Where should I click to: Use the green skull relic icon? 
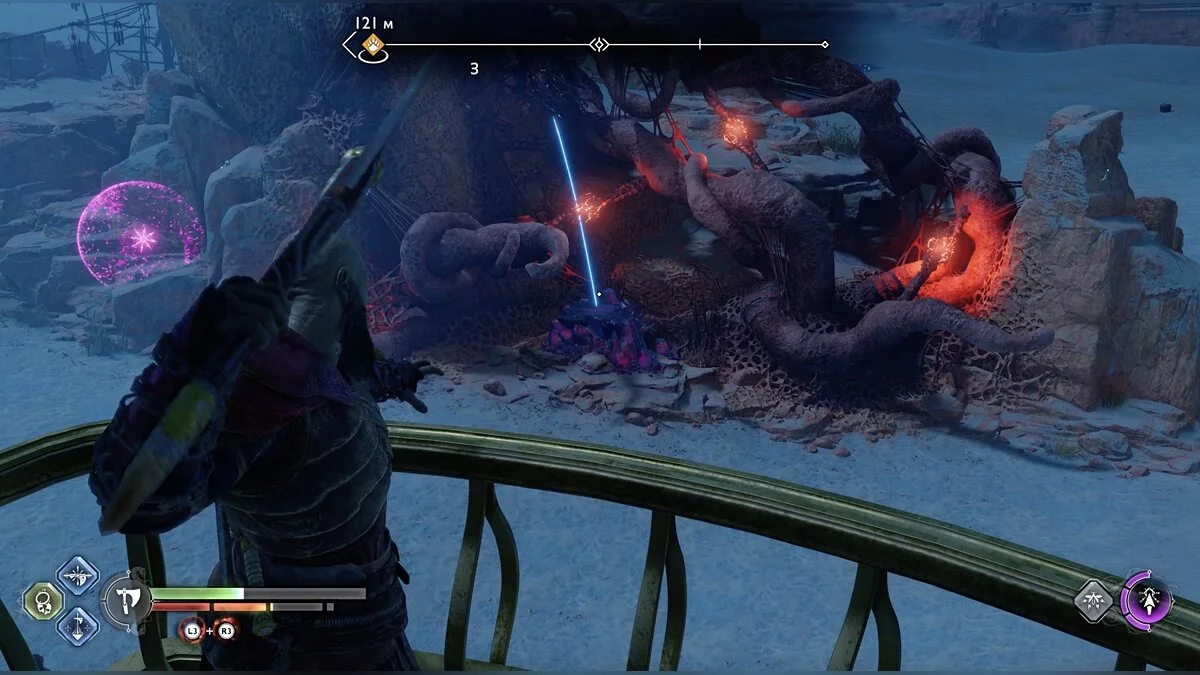click(x=44, y=601)
